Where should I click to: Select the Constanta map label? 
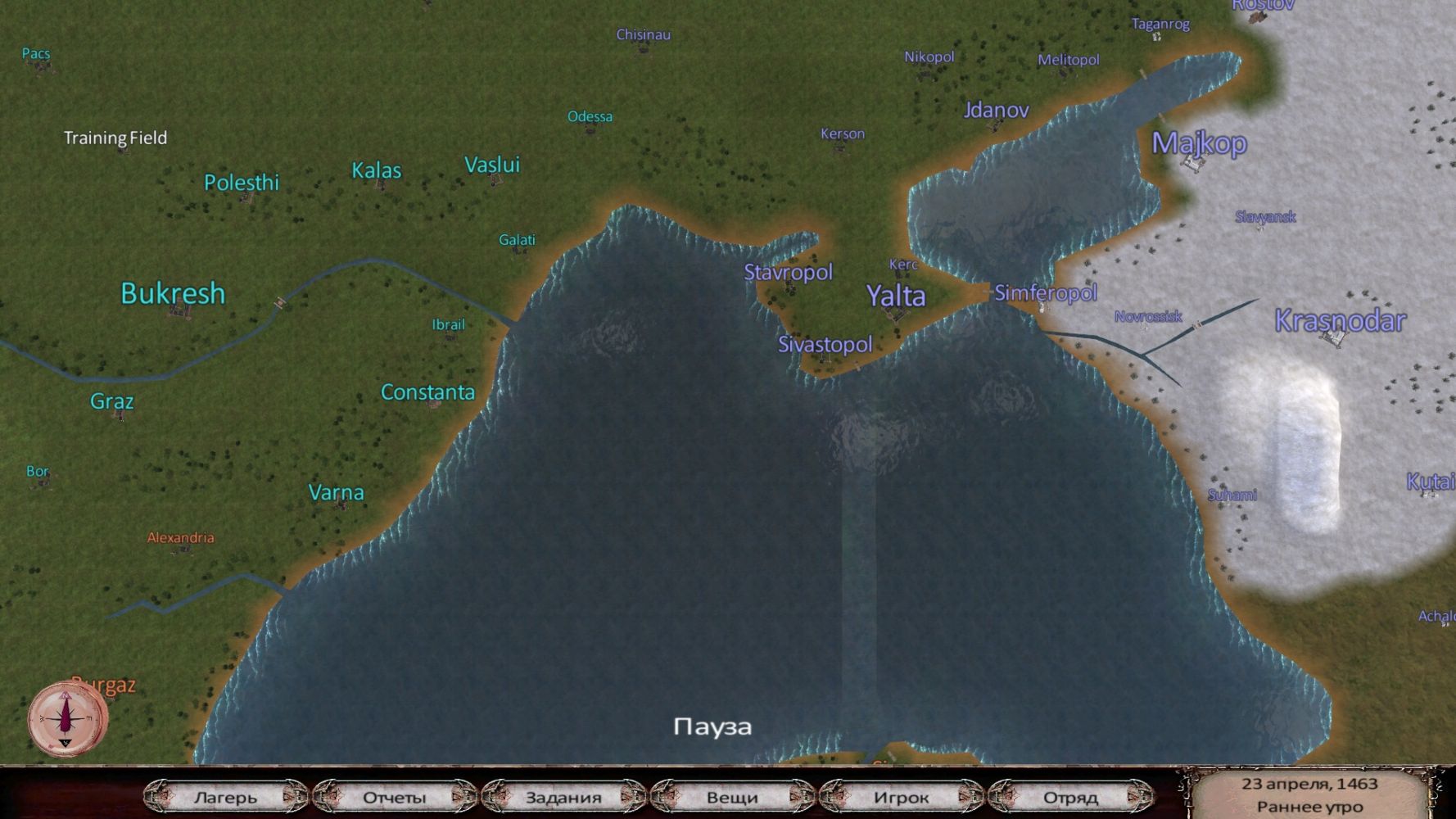pyautogui.click(x=427, y=392)
